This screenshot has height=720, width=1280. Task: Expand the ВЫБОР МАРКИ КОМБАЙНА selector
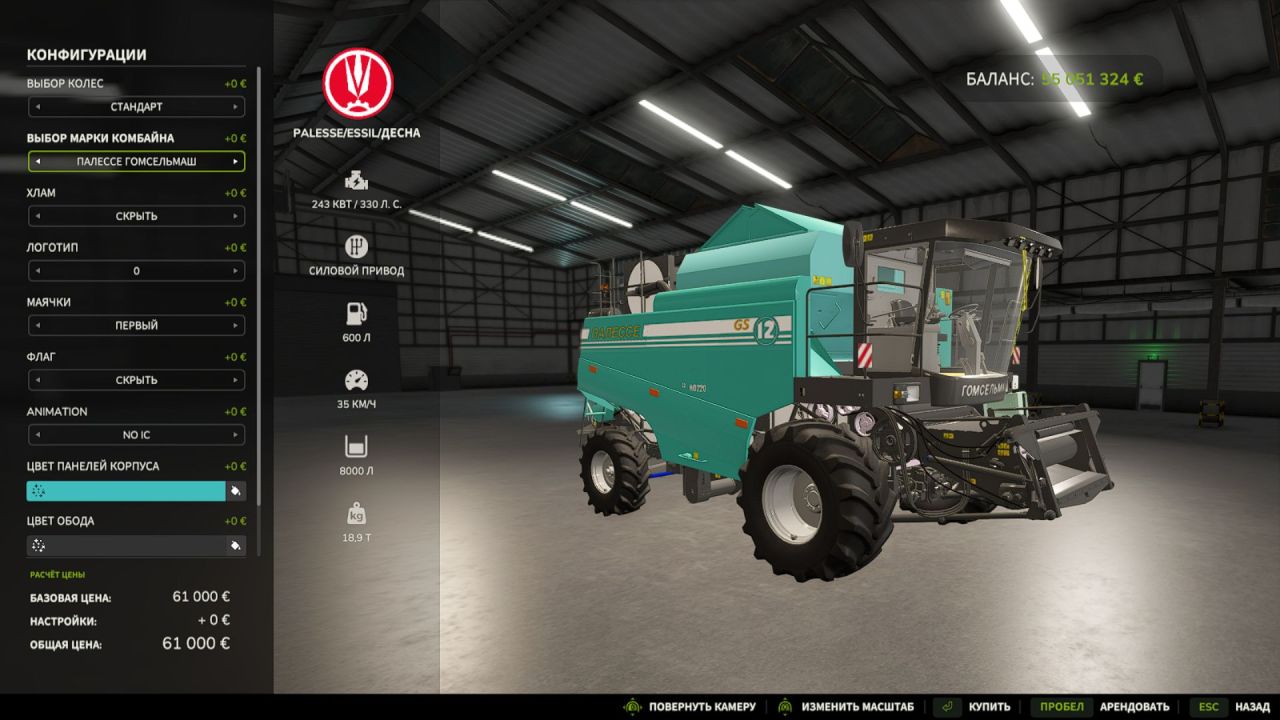237,161
